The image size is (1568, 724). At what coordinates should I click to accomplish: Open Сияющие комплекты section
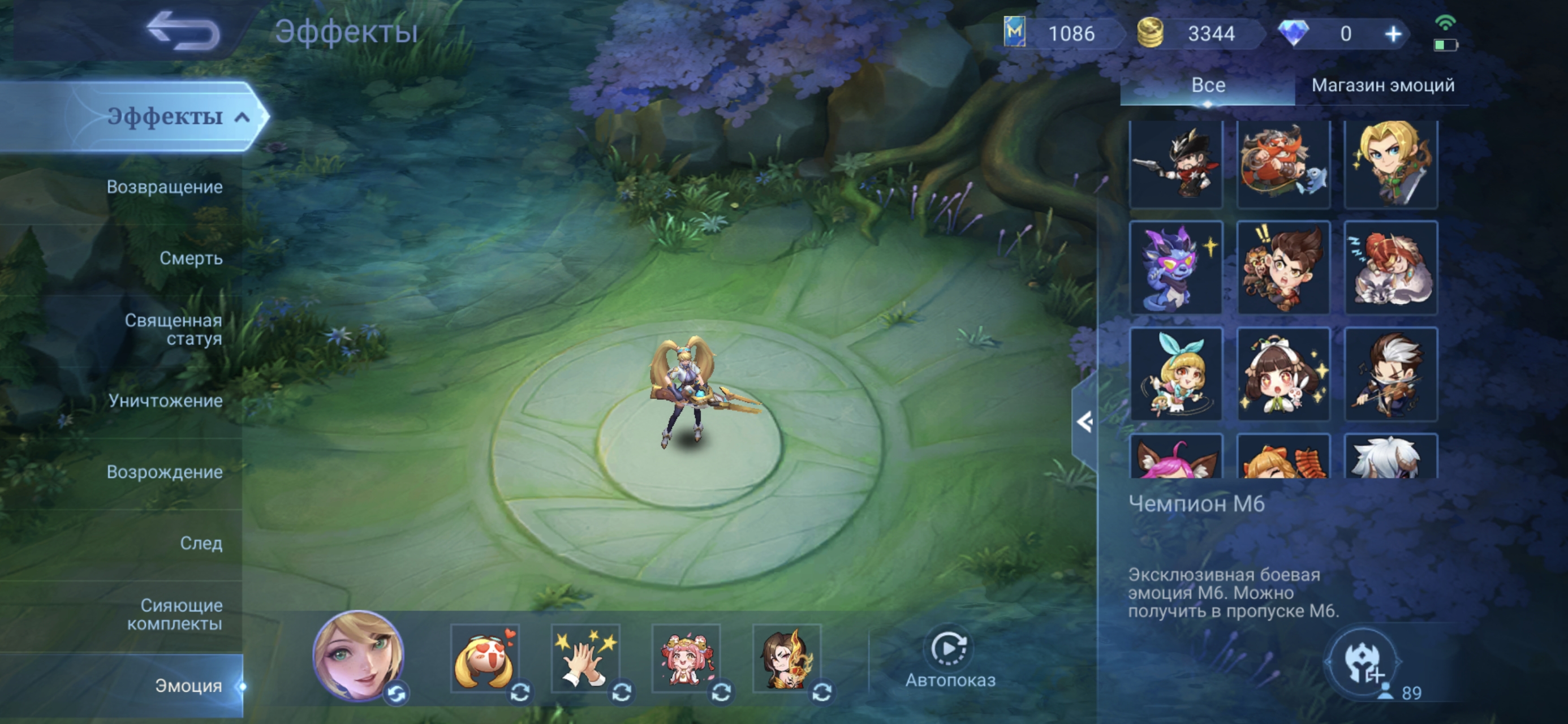pyautogui.click(x=174, y=614)
